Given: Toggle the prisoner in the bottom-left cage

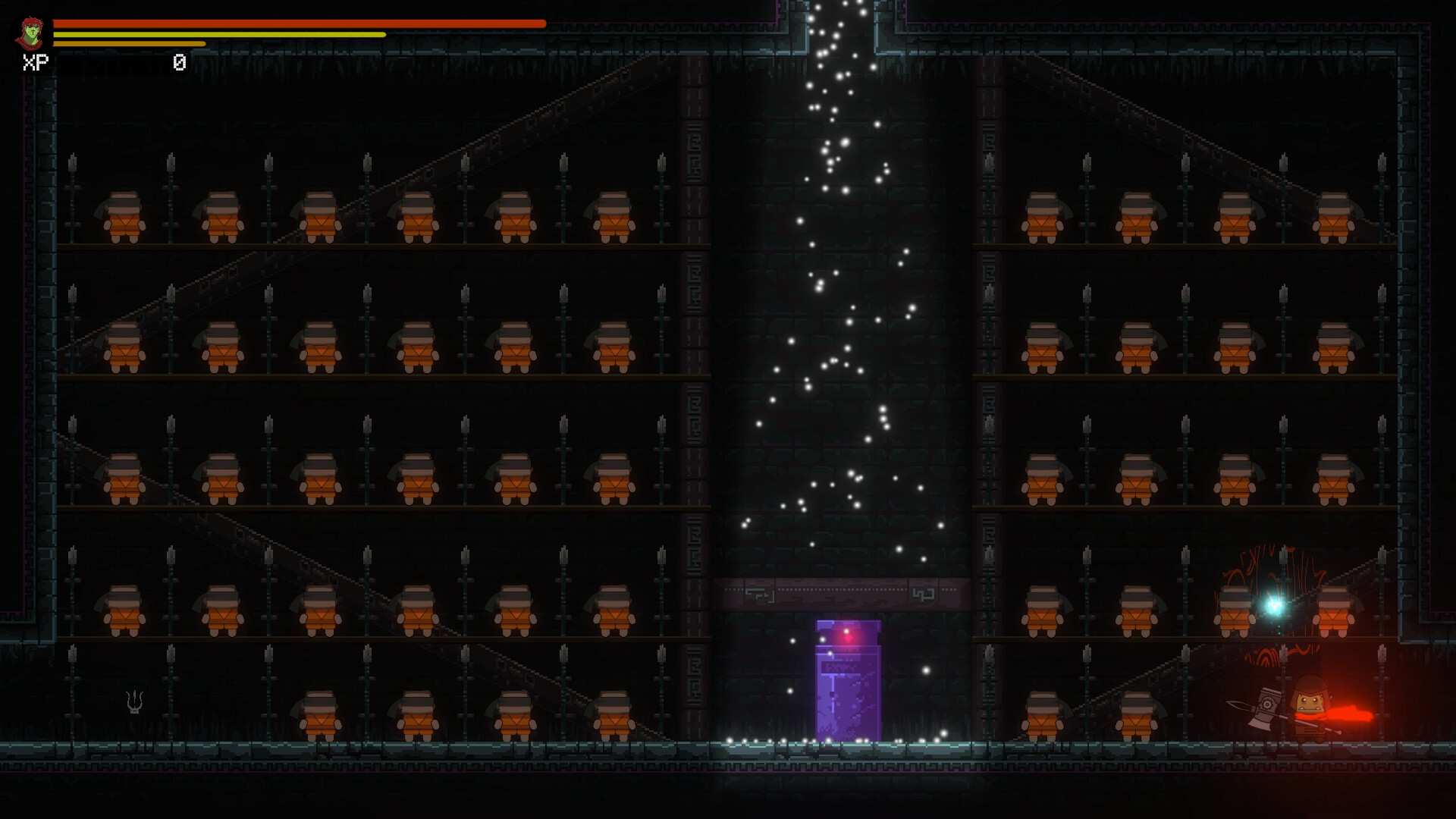Looking at the screenshot, I should coord(318,714).
